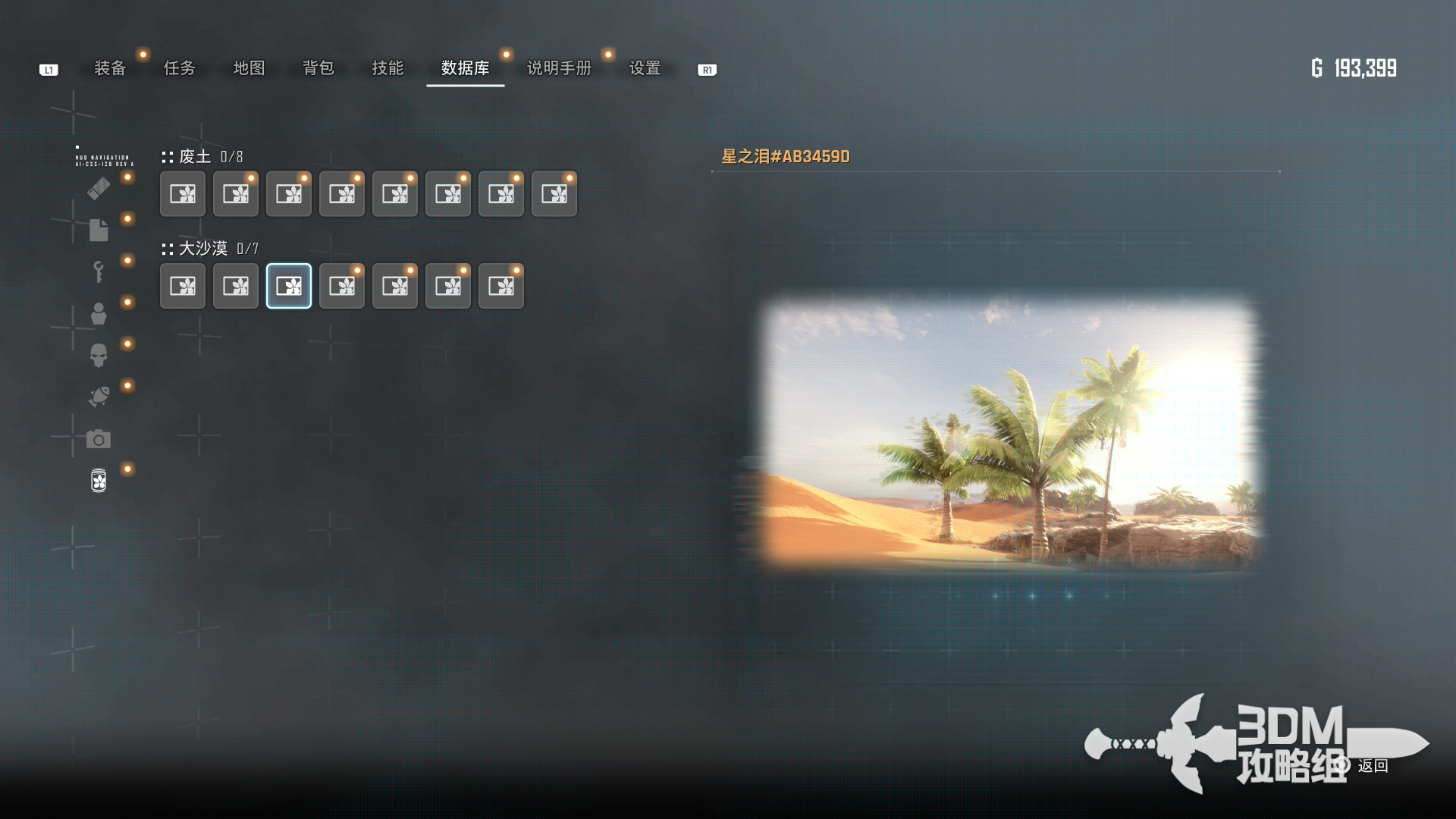This screenshot has height=819, width=1456.
Task: Select the skull category icon in sidebar
Action: 99,355
